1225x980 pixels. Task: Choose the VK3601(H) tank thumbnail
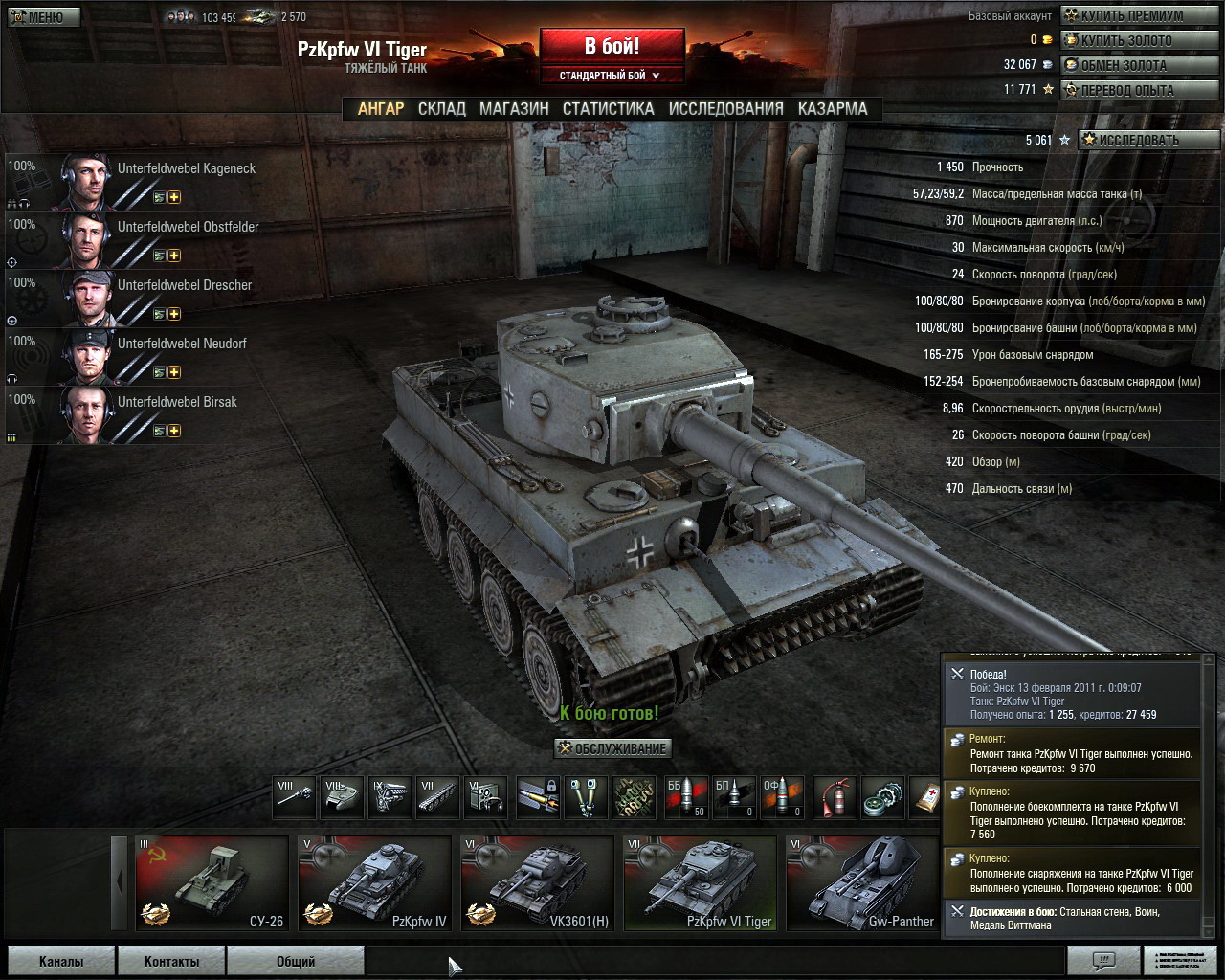pos(537,883)
